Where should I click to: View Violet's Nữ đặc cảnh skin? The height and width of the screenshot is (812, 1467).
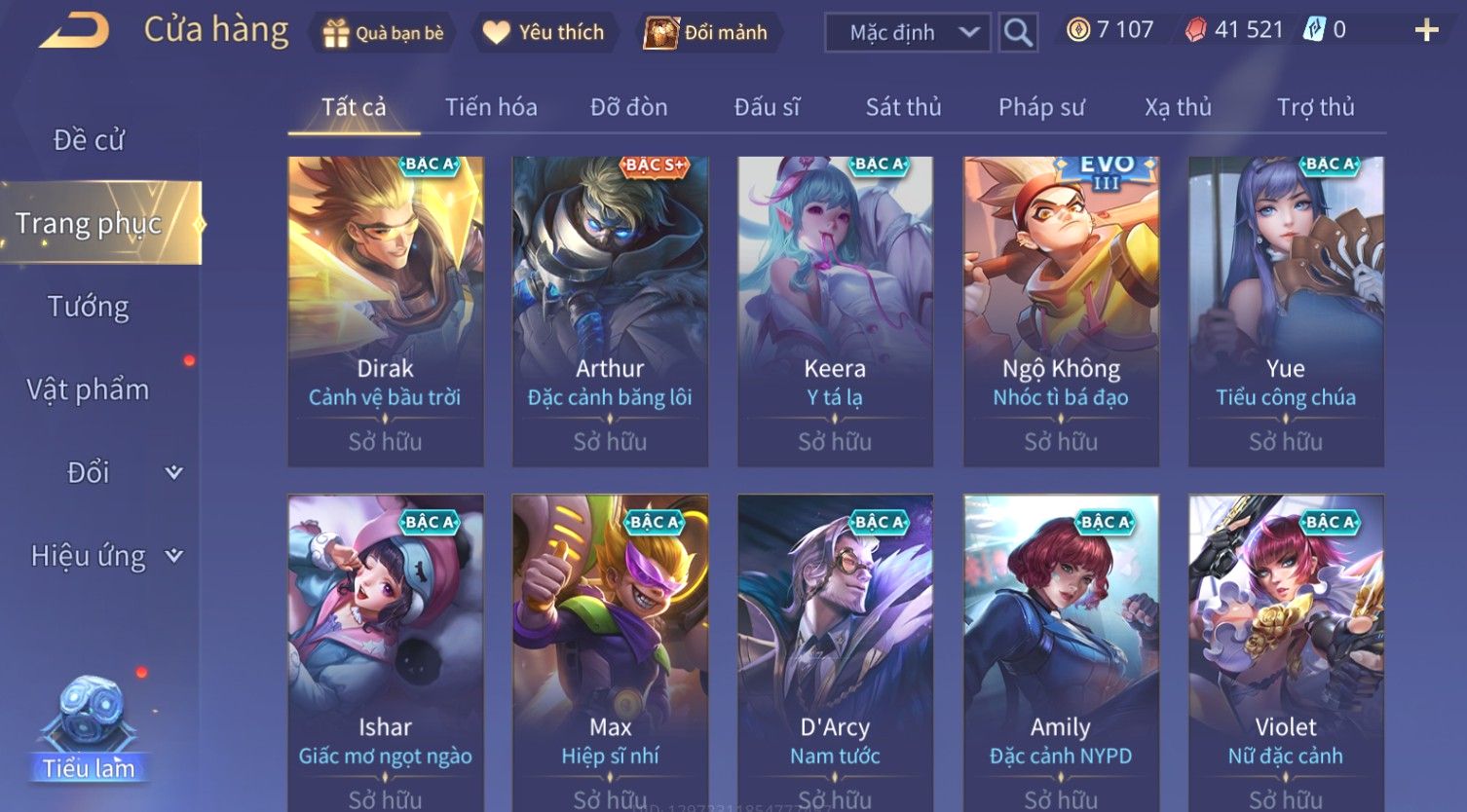point(1286,652)
